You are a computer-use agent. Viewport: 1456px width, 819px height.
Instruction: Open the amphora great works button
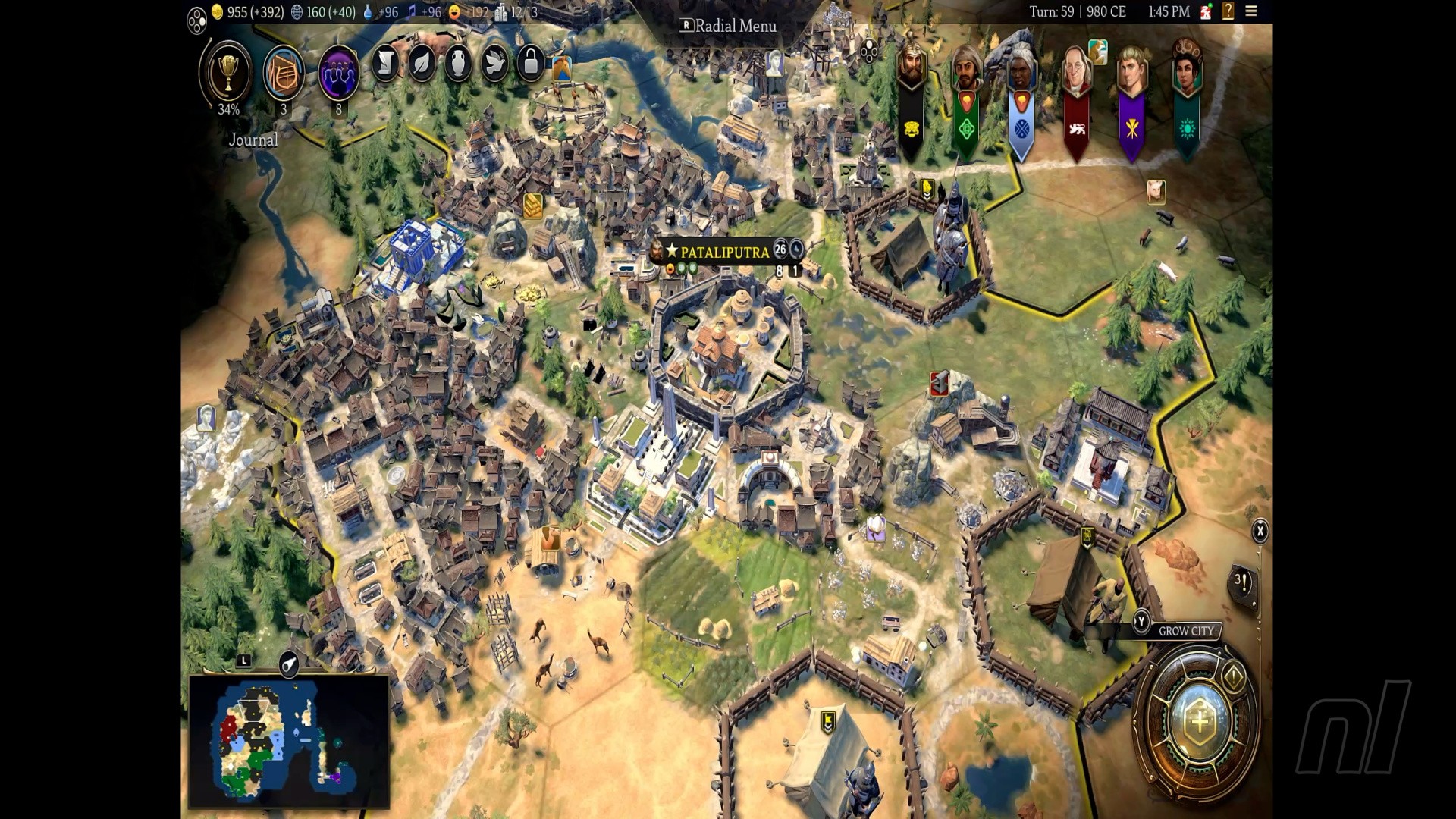coord(458,64)
